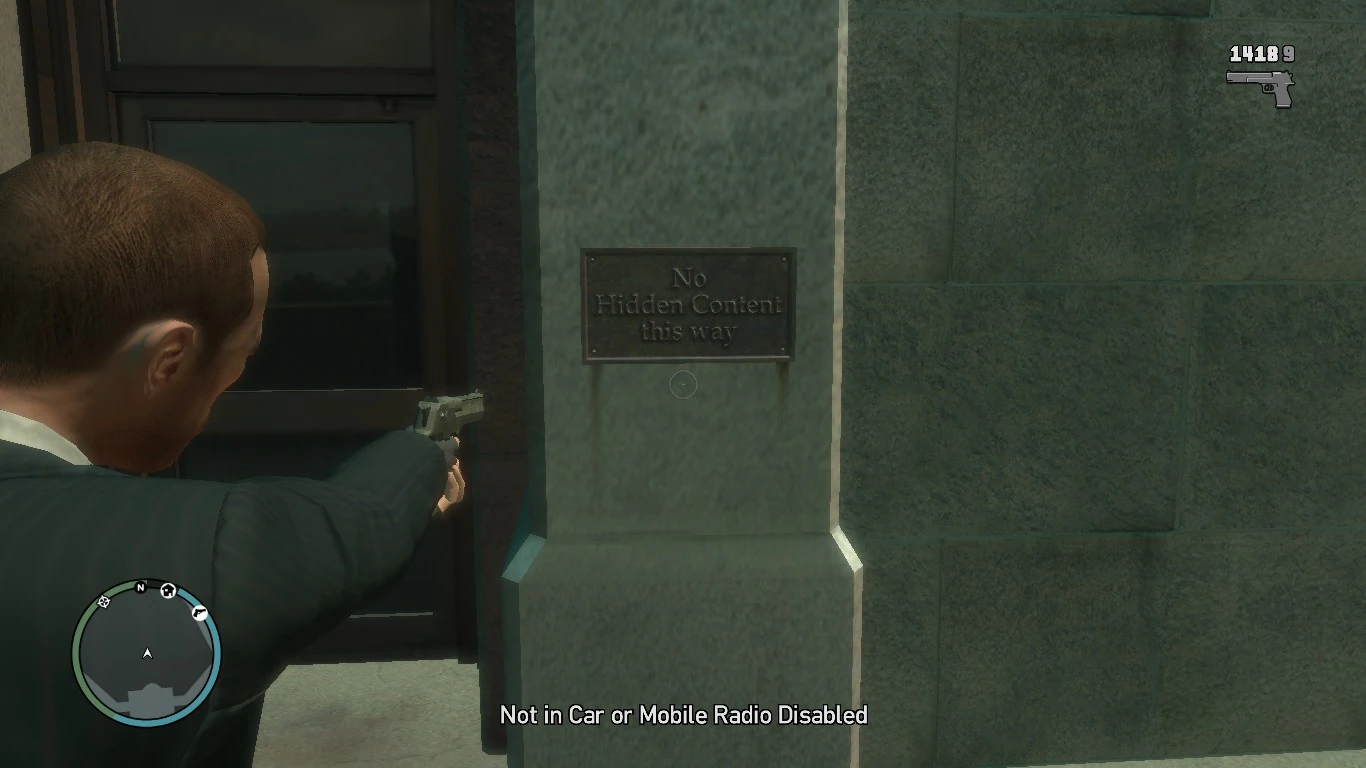
Task: Select the player arrow on the minimap
Action: click(x=147, y=653)
